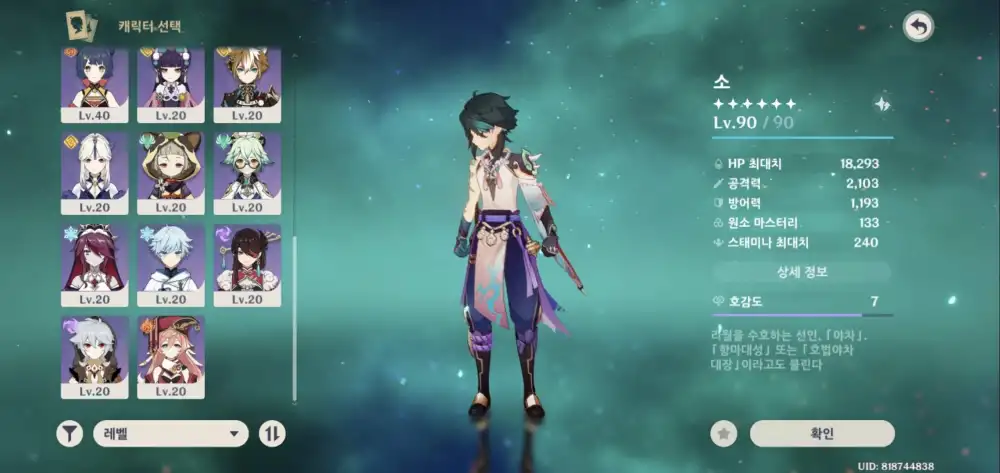
Task: Confirm selection with the 확인 button
Action: click(x=822, y=433)
